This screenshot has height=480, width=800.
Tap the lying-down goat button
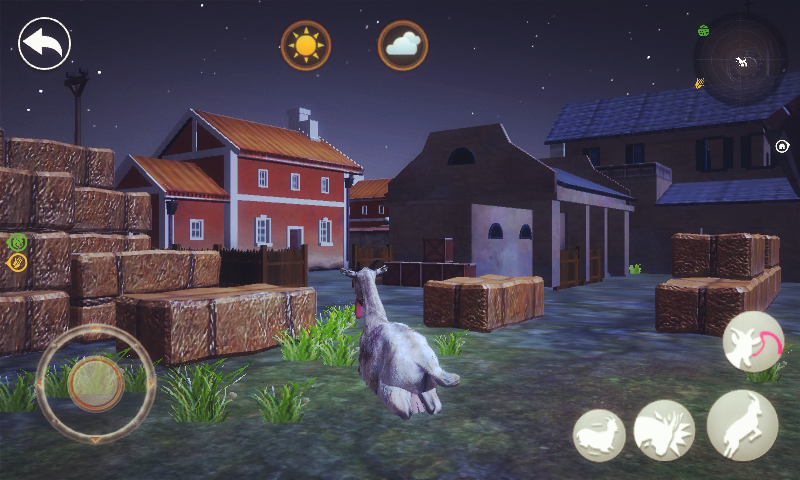[599, 435]
